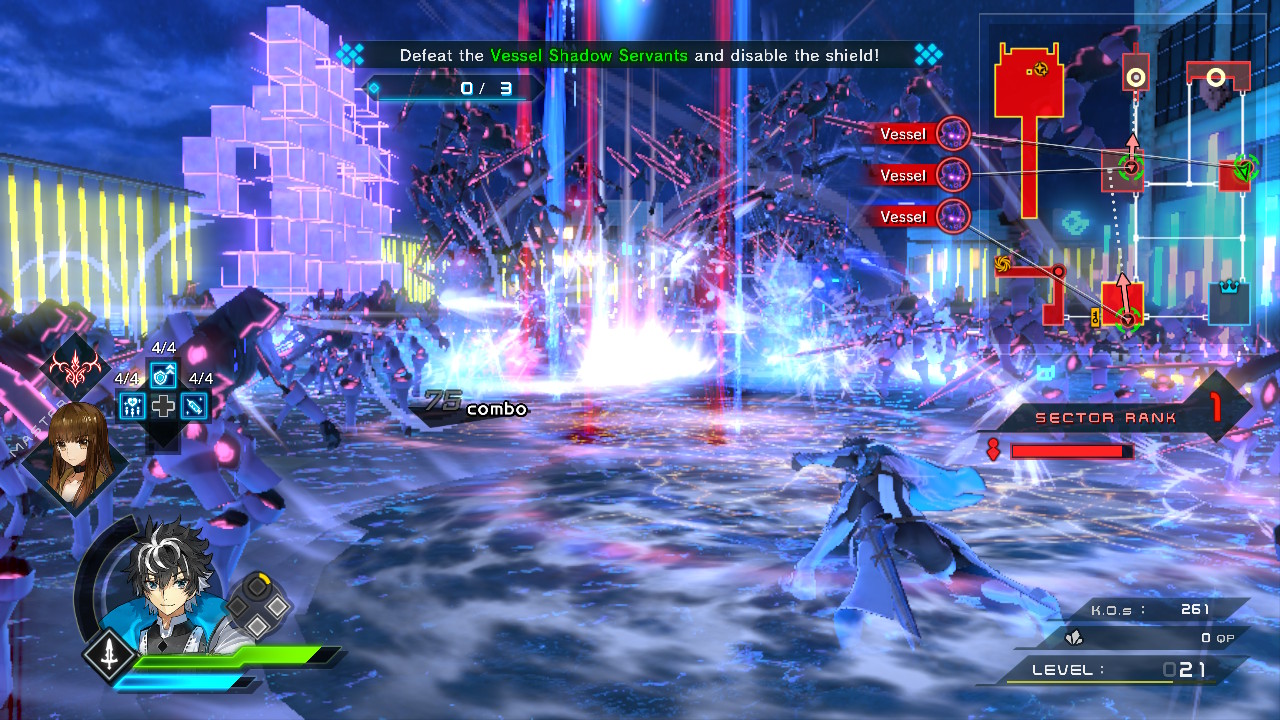
Task: Use the group heal code cast
Action: click(133, 405)
